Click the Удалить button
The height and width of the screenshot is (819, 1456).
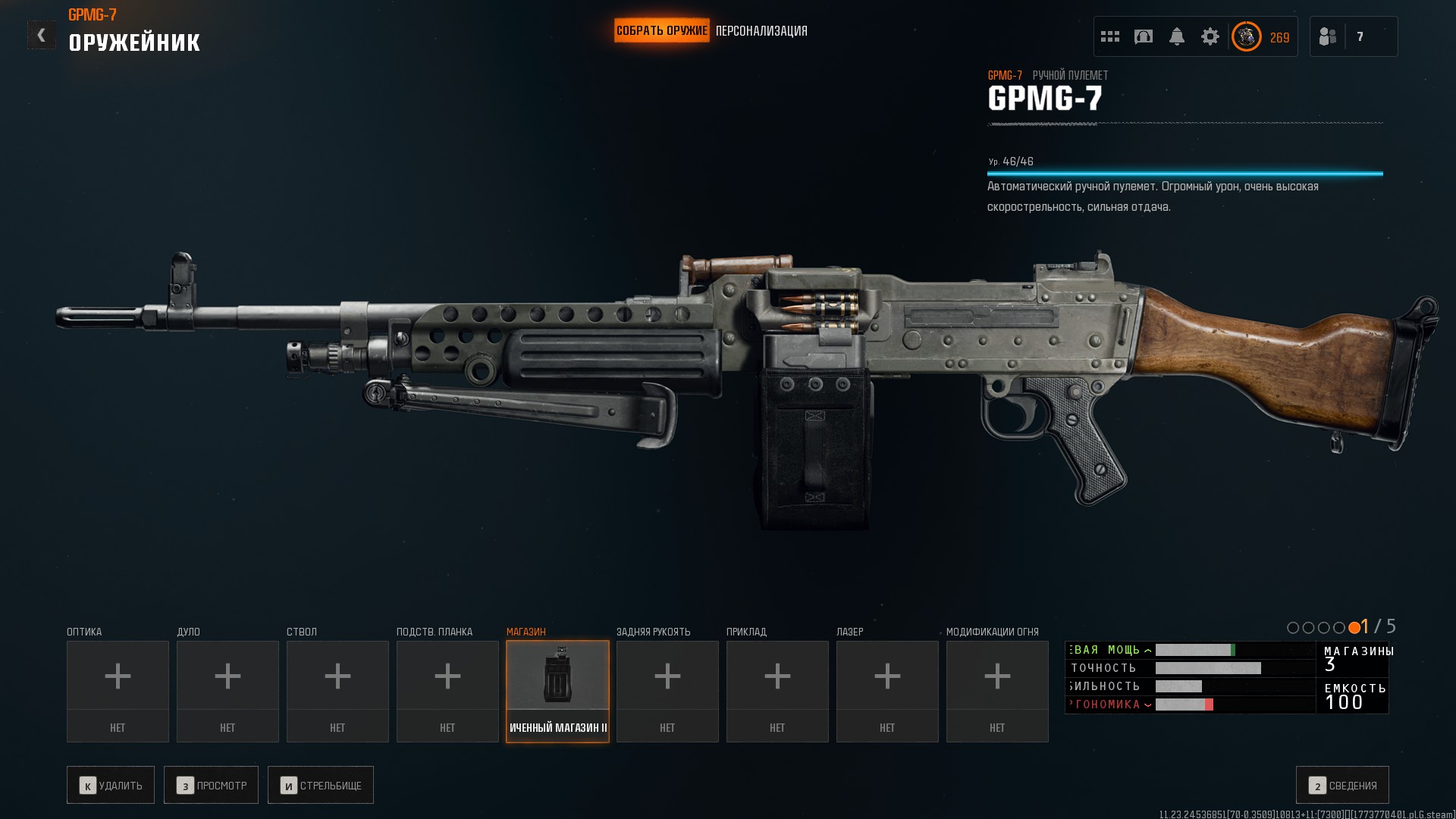[x=111, y=785]
